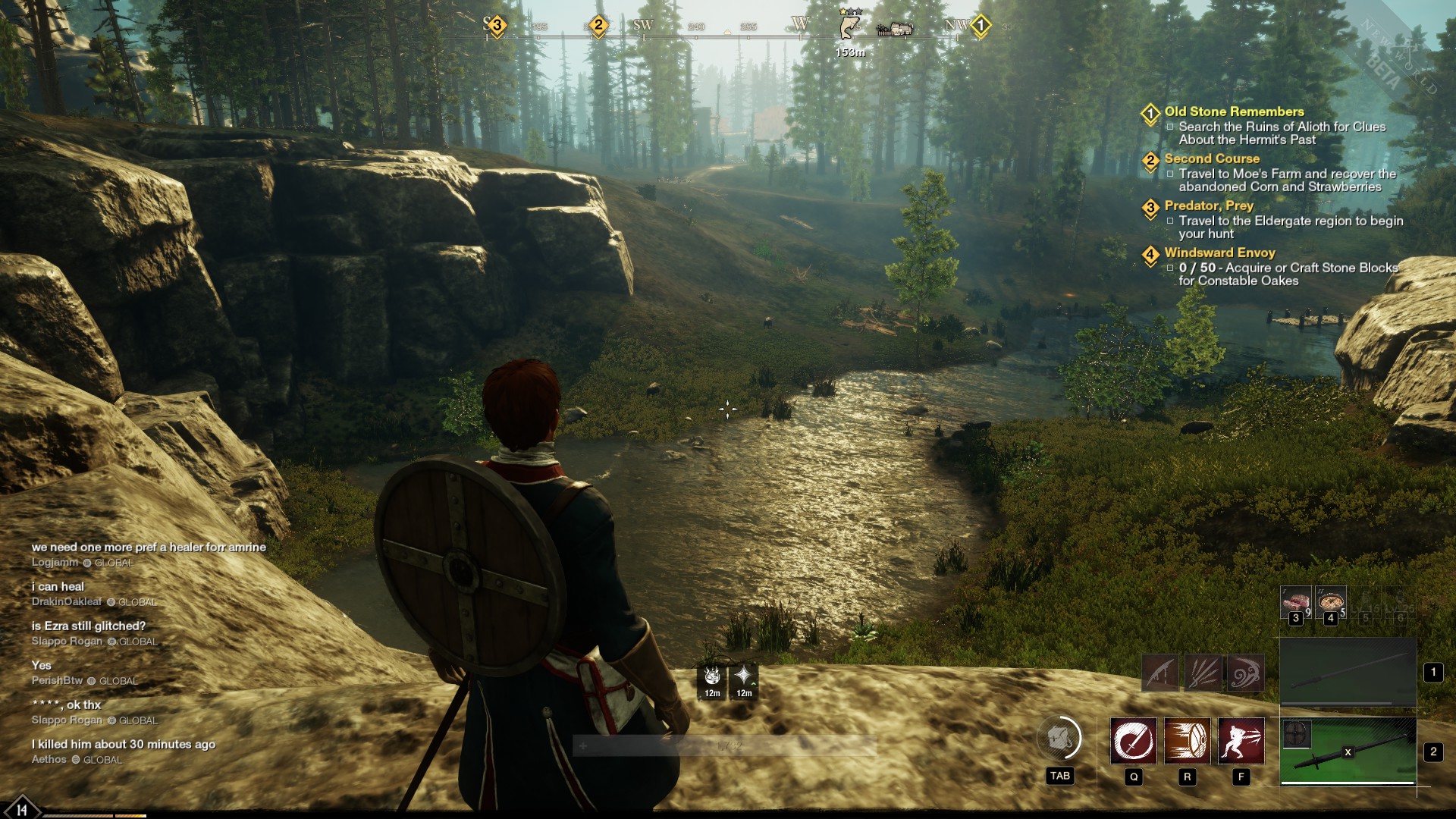
Task: Click quest marker 2 on the compass
Action: click(598, 26)
